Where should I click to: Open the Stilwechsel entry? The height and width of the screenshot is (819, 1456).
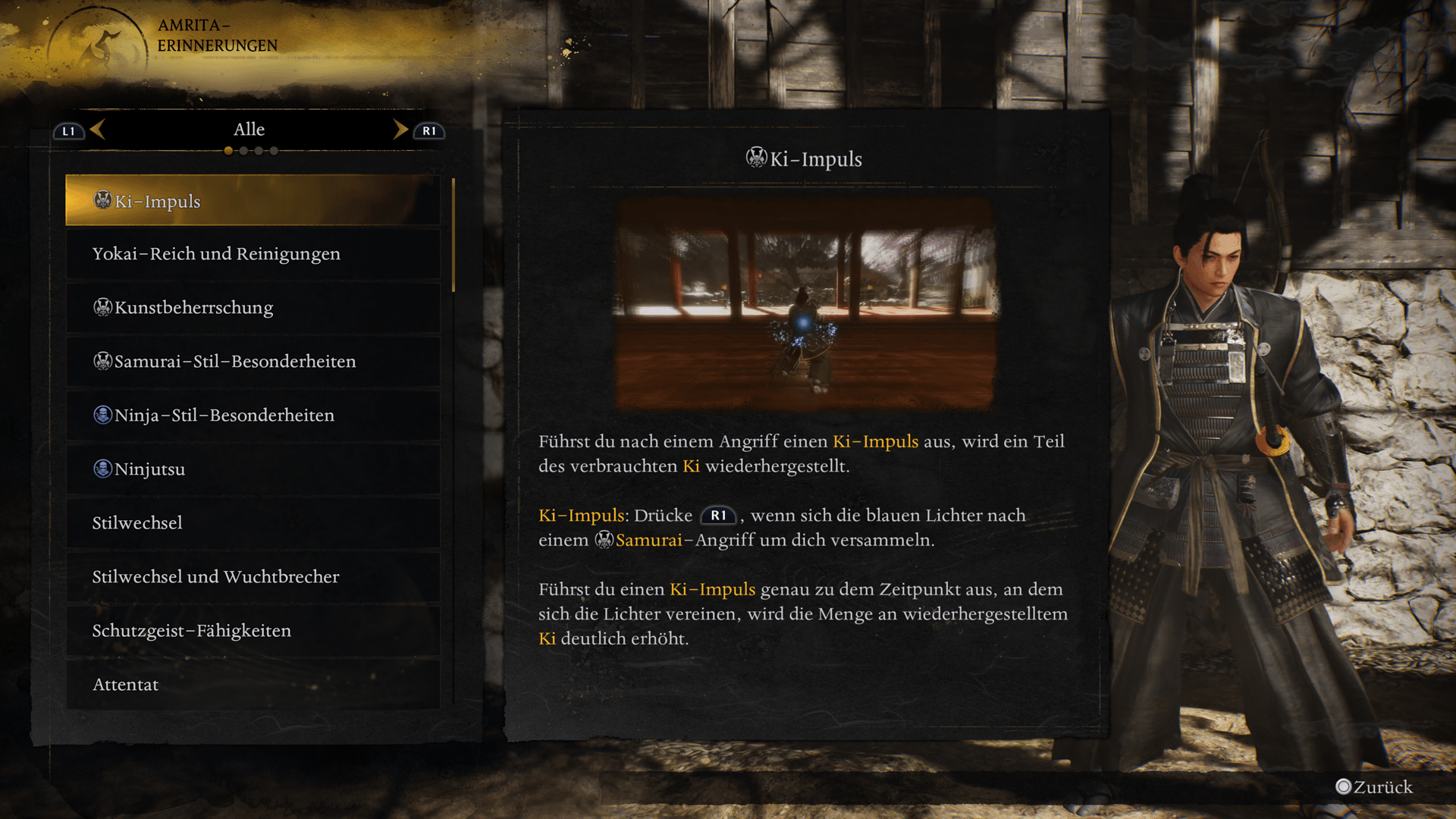tap(253, 523)
